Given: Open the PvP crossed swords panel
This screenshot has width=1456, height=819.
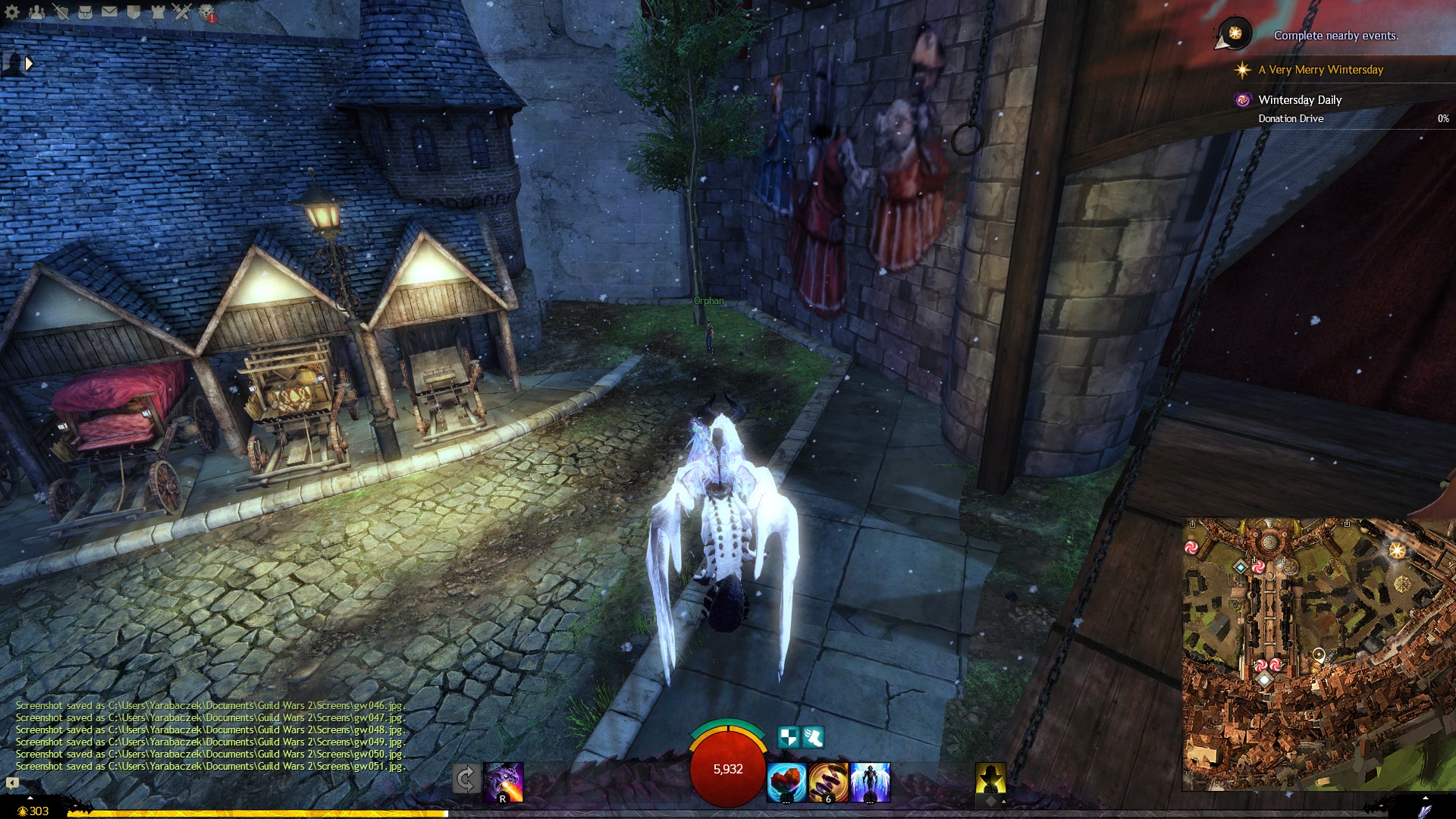Looking at the screenshot, I should [182, 11].
